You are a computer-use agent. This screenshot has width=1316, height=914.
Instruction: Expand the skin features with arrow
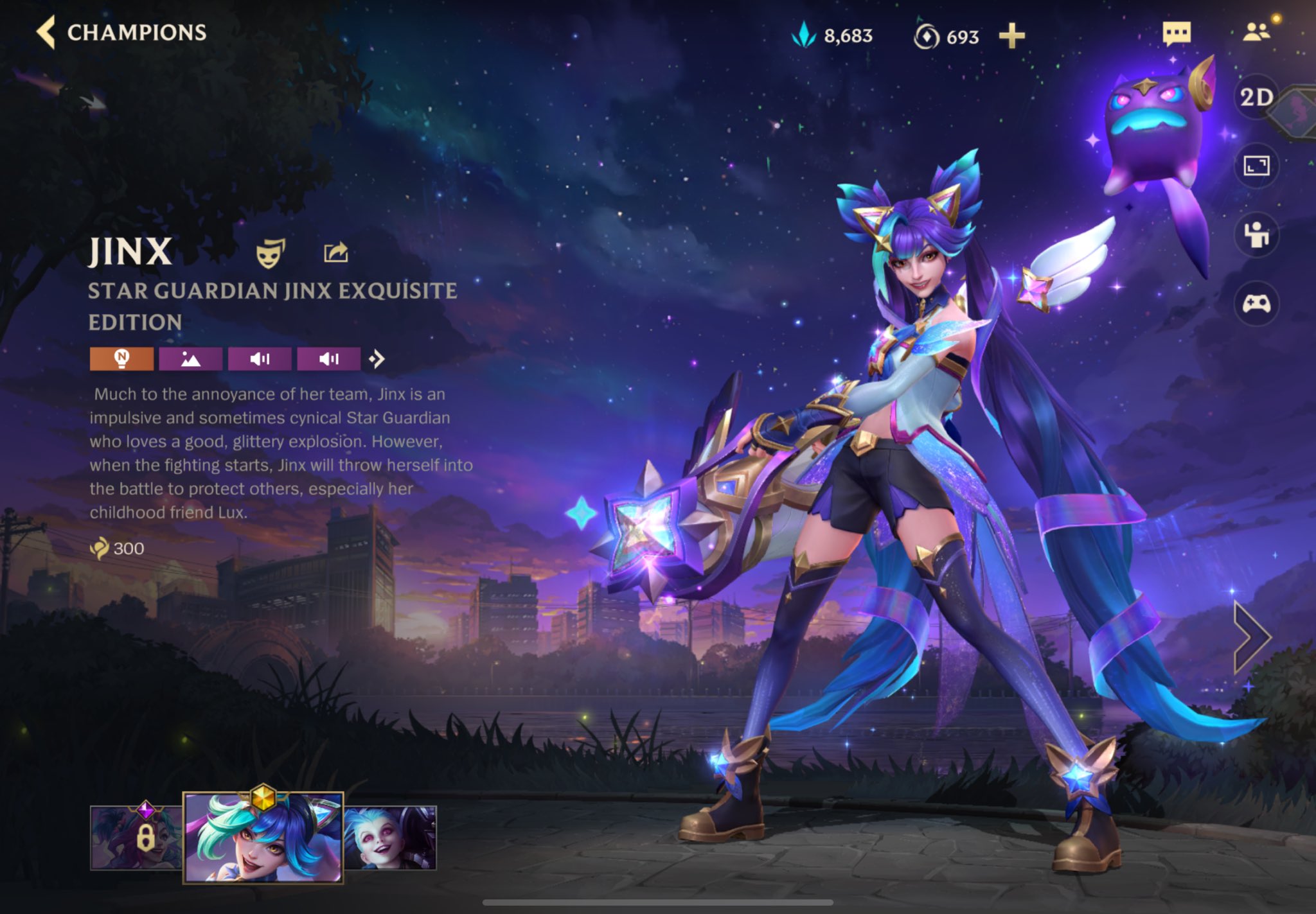click(377, 358)
